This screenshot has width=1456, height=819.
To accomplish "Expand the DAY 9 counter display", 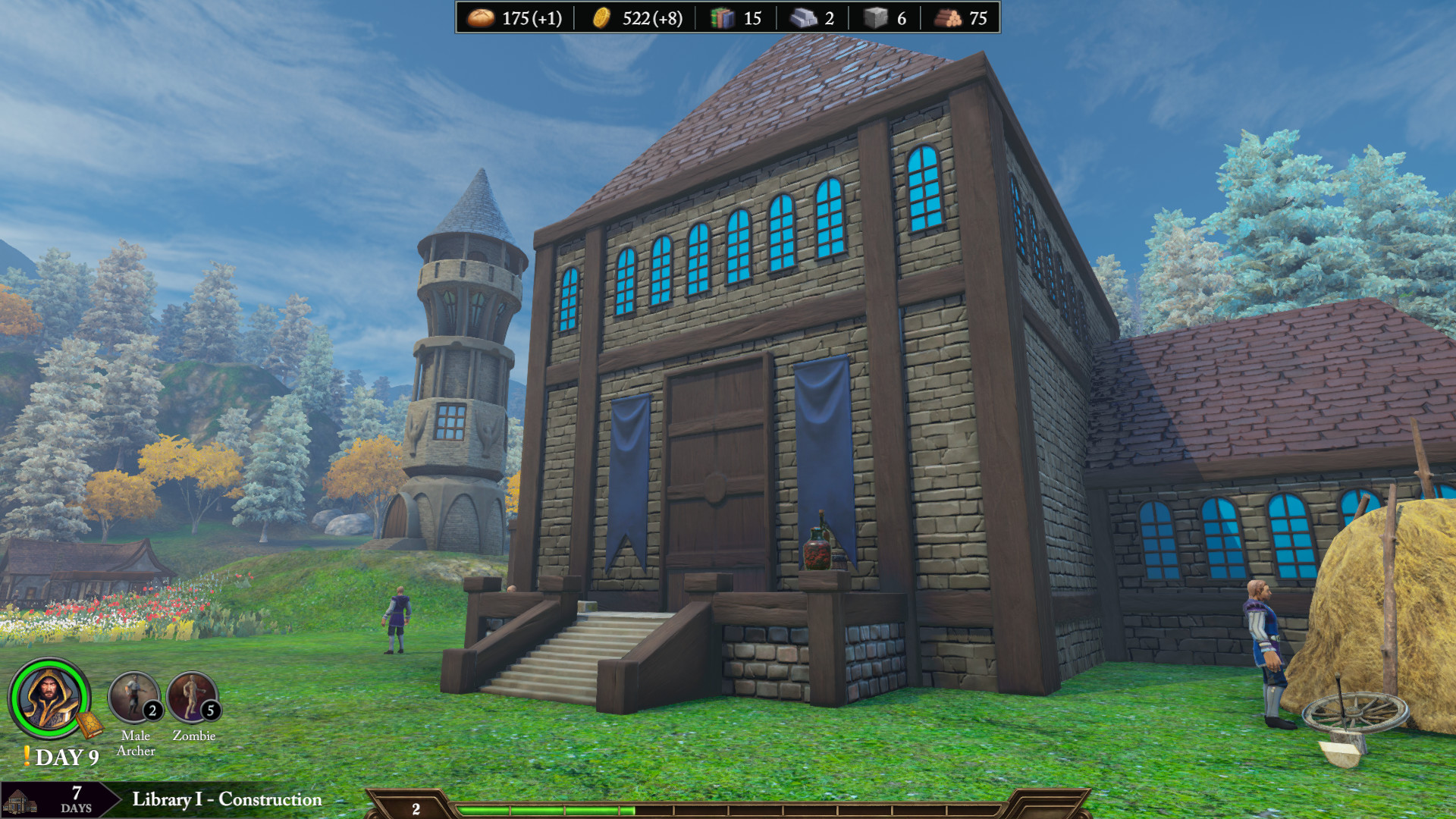I will (x=68, y=758).
